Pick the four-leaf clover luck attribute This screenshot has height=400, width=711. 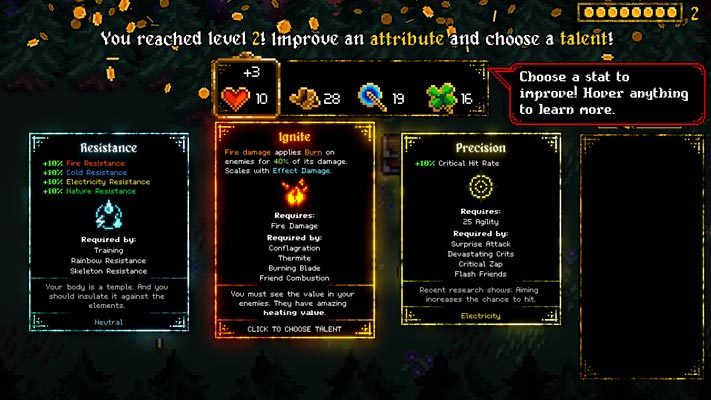coord(449,98)
